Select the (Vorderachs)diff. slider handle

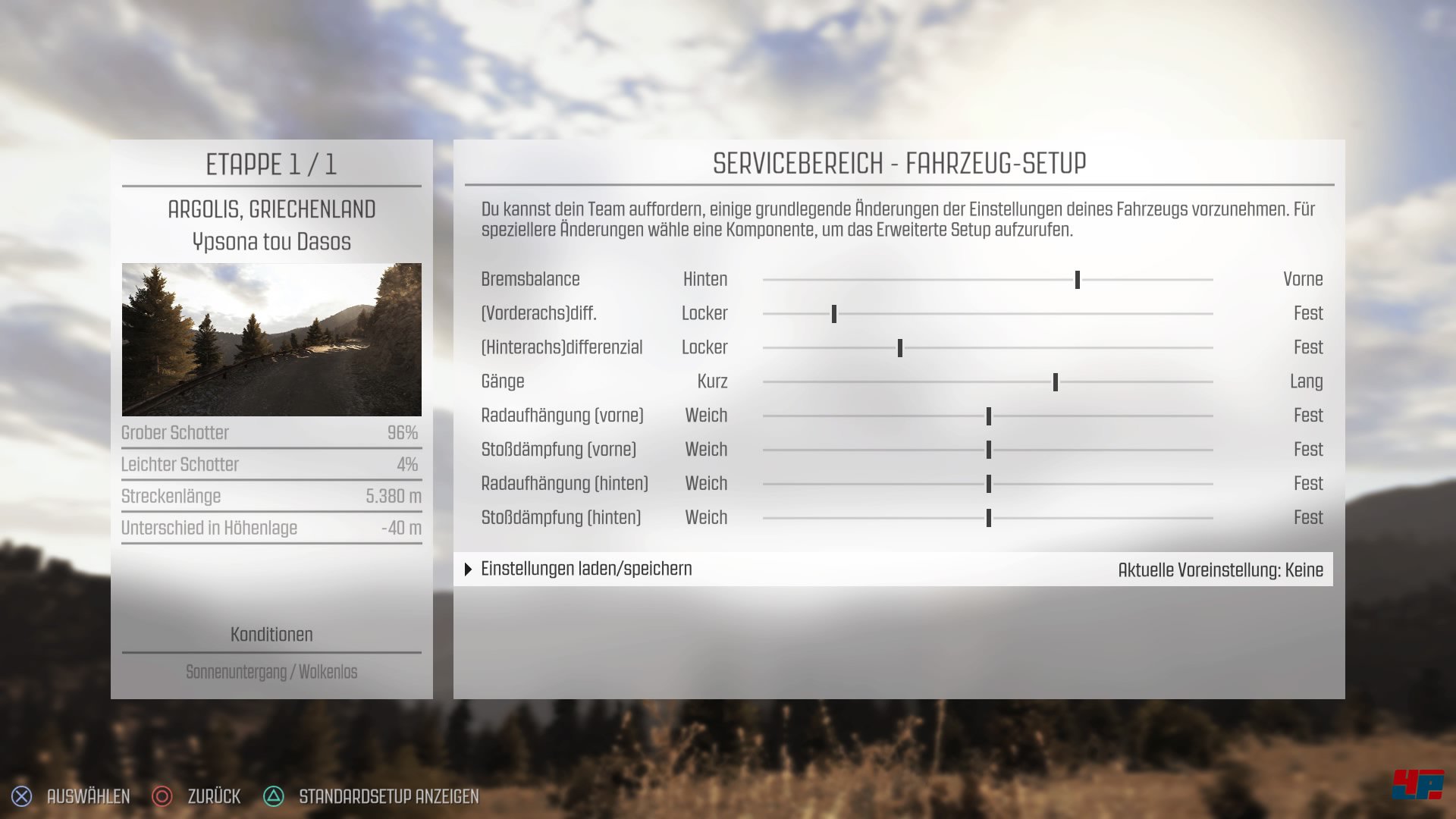point(834,314)
